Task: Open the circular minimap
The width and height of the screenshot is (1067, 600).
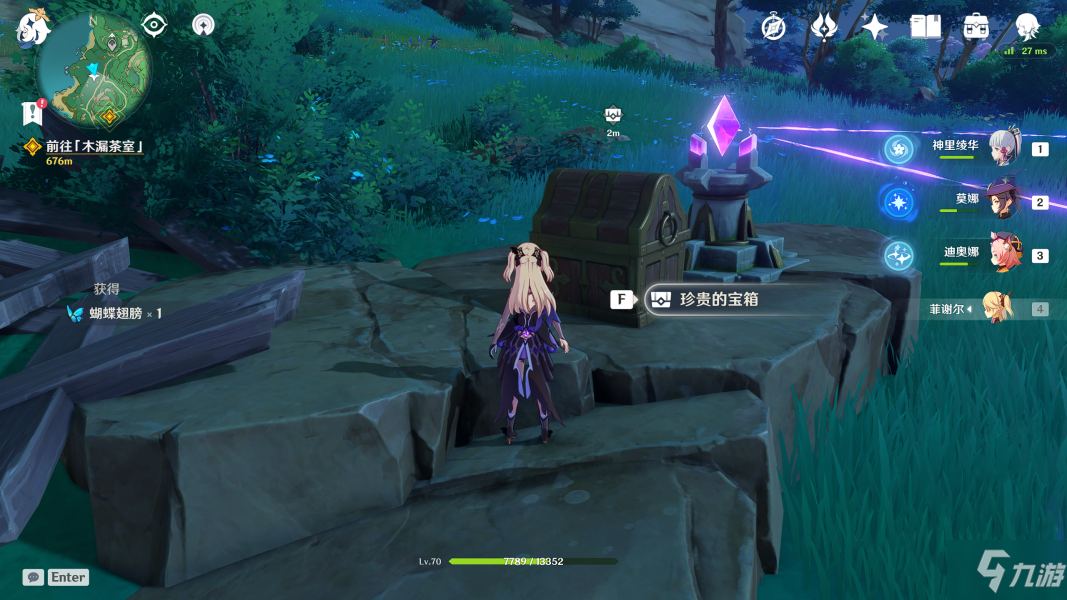Action: [94, 70]
